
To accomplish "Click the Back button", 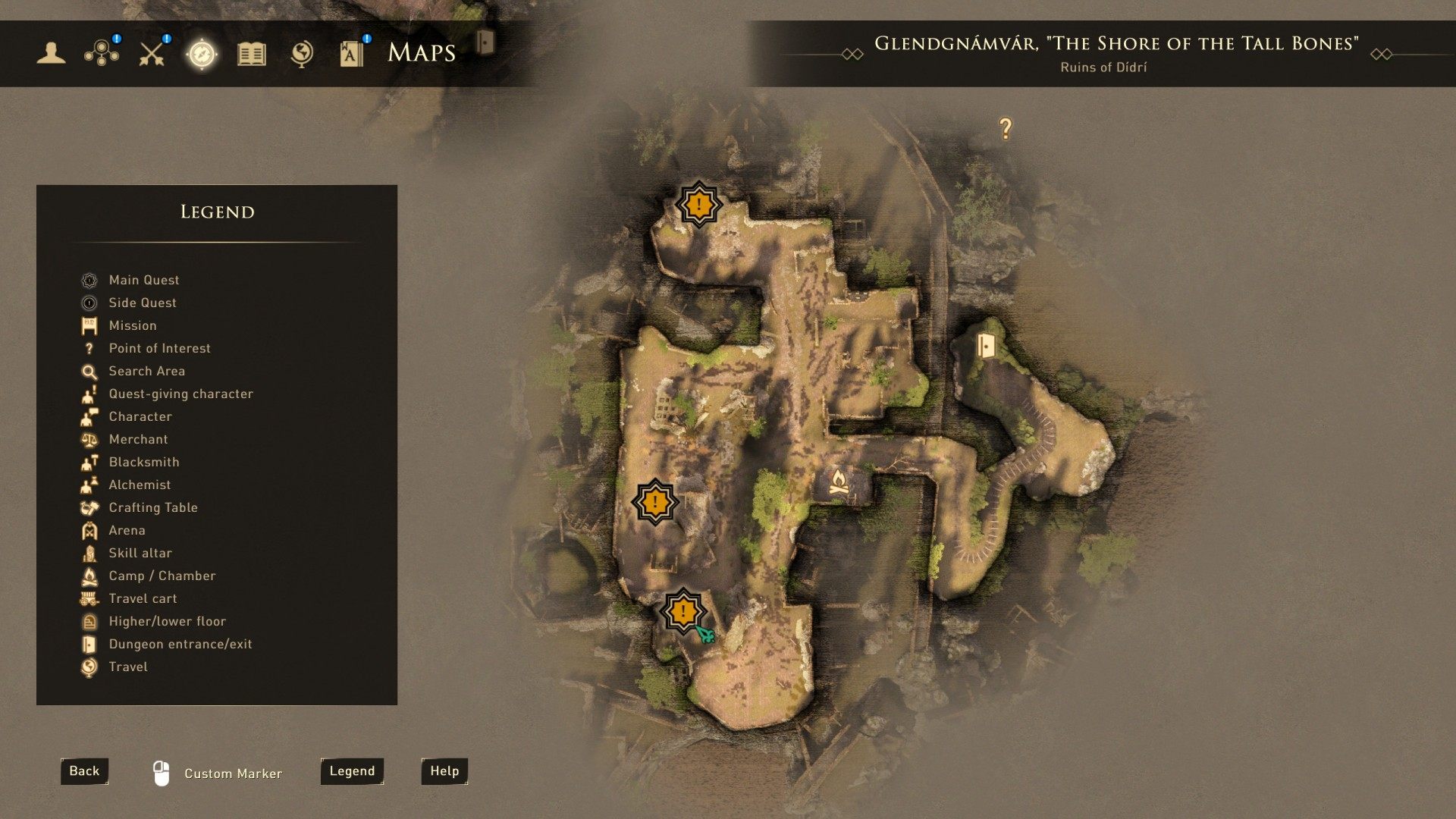I will (x=84, y=771).
